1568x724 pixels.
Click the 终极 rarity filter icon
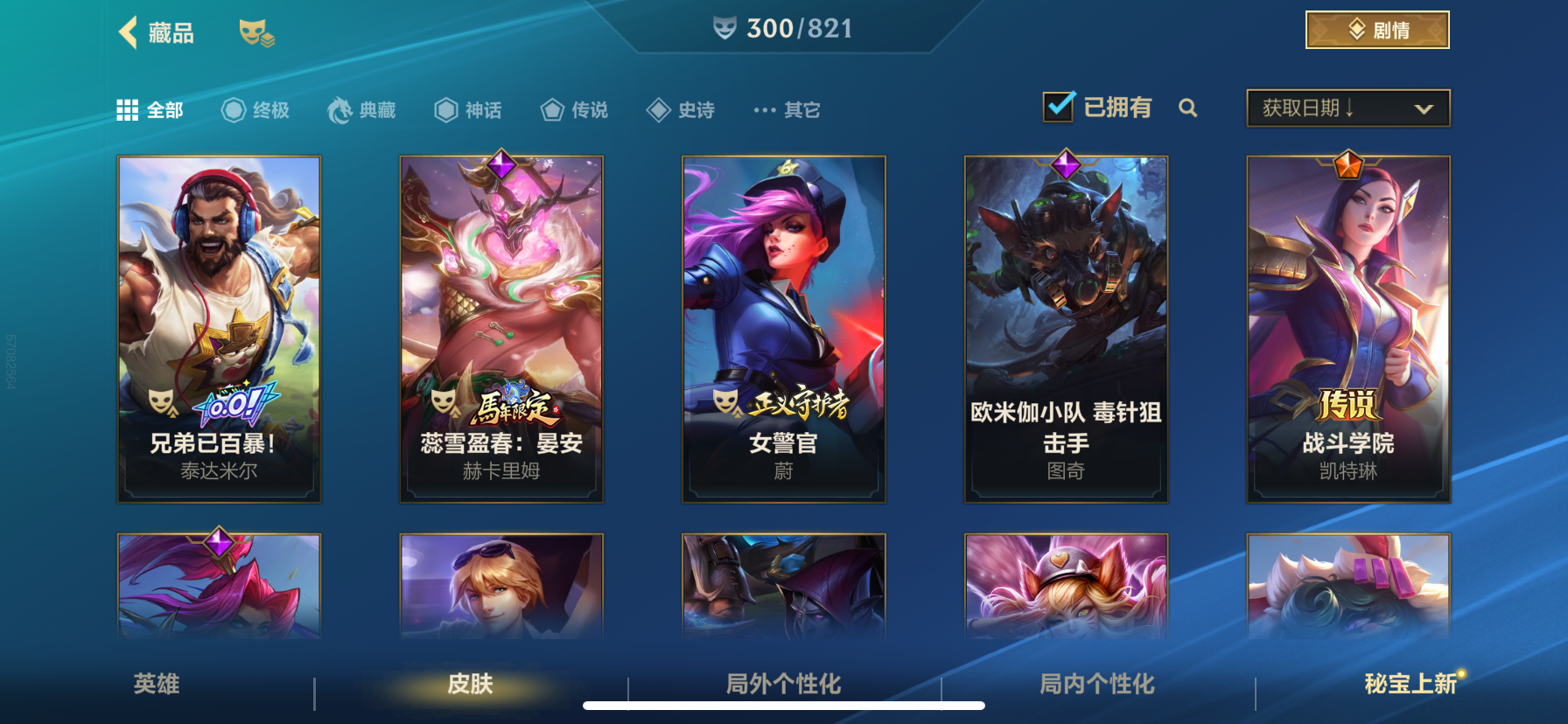click(x=232, y=108)
